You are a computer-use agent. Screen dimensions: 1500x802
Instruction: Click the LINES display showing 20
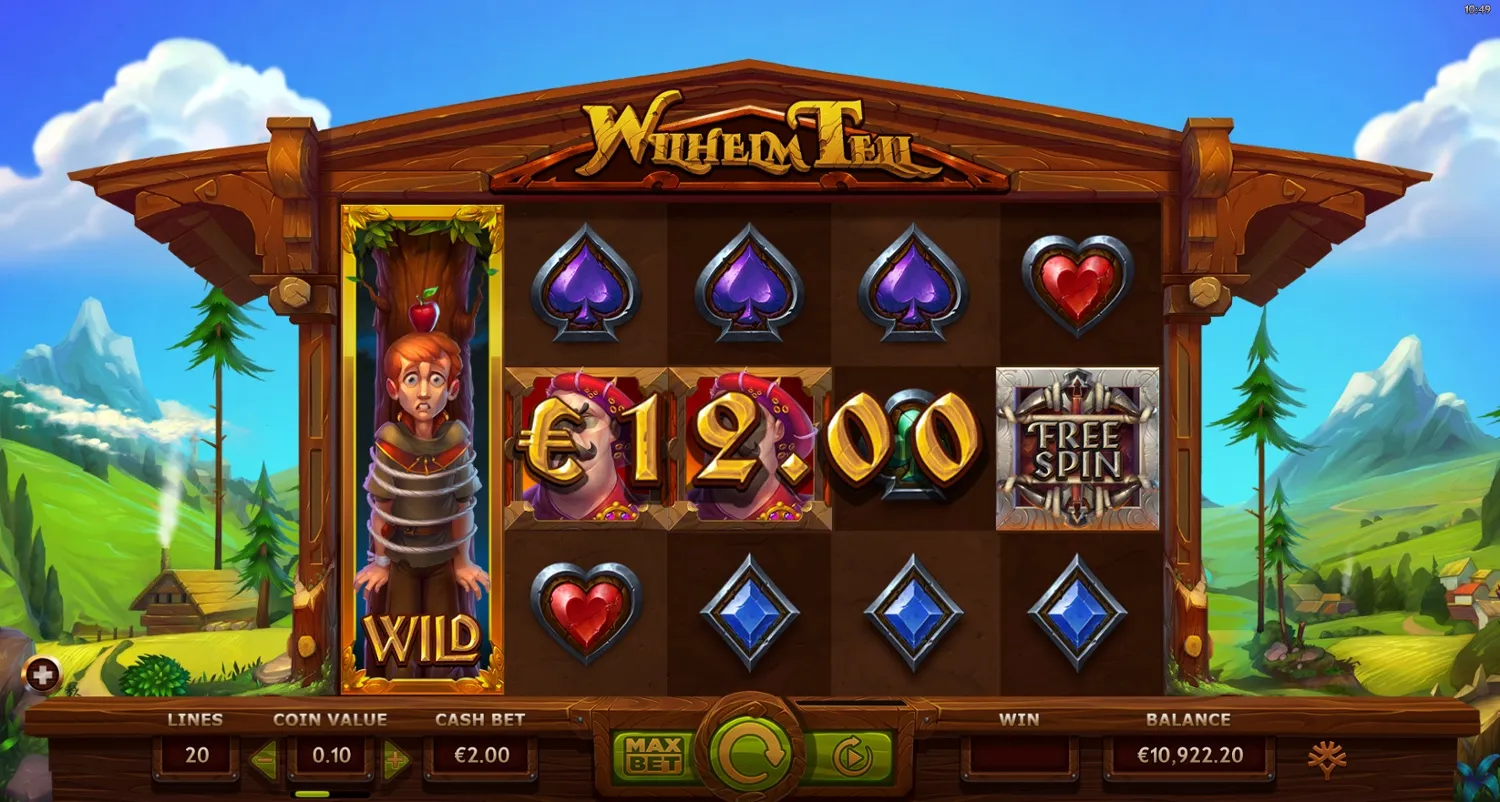tap(197, 755)
